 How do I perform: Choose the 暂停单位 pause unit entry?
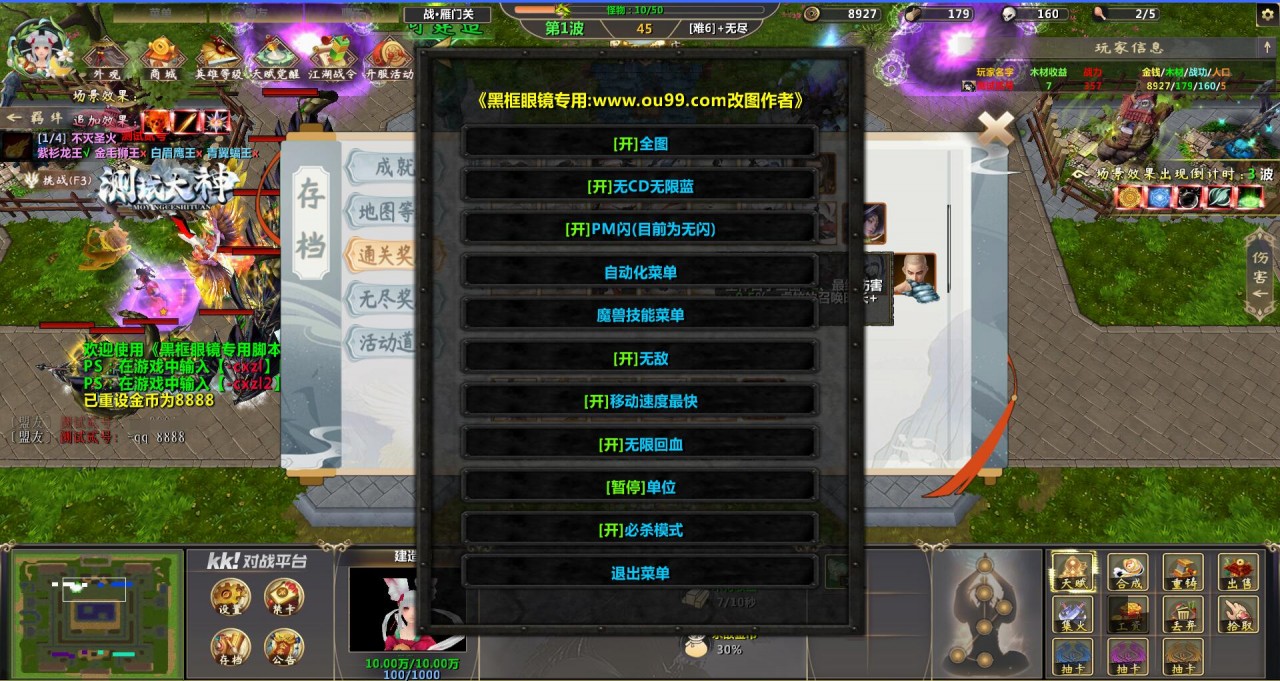click(640, 487)
